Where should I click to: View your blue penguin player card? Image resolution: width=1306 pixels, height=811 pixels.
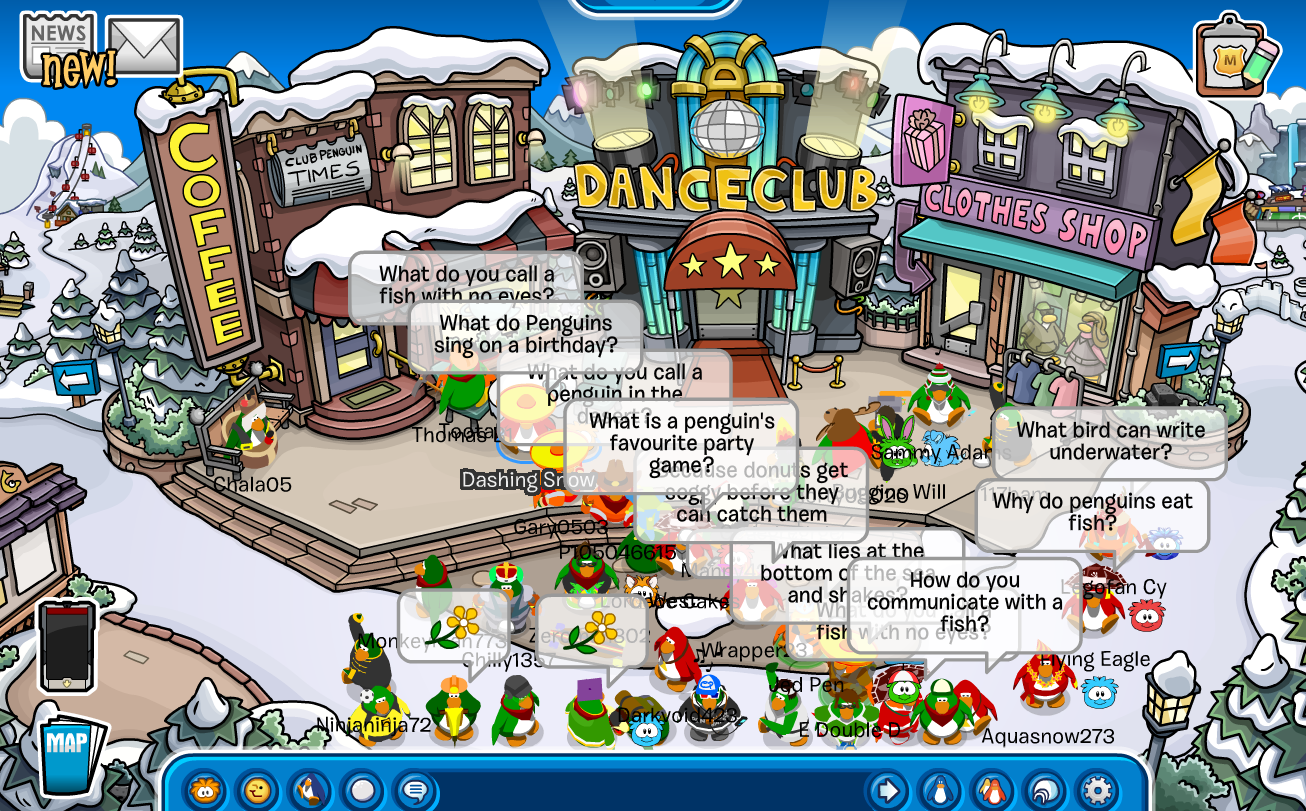click(939, 790)
